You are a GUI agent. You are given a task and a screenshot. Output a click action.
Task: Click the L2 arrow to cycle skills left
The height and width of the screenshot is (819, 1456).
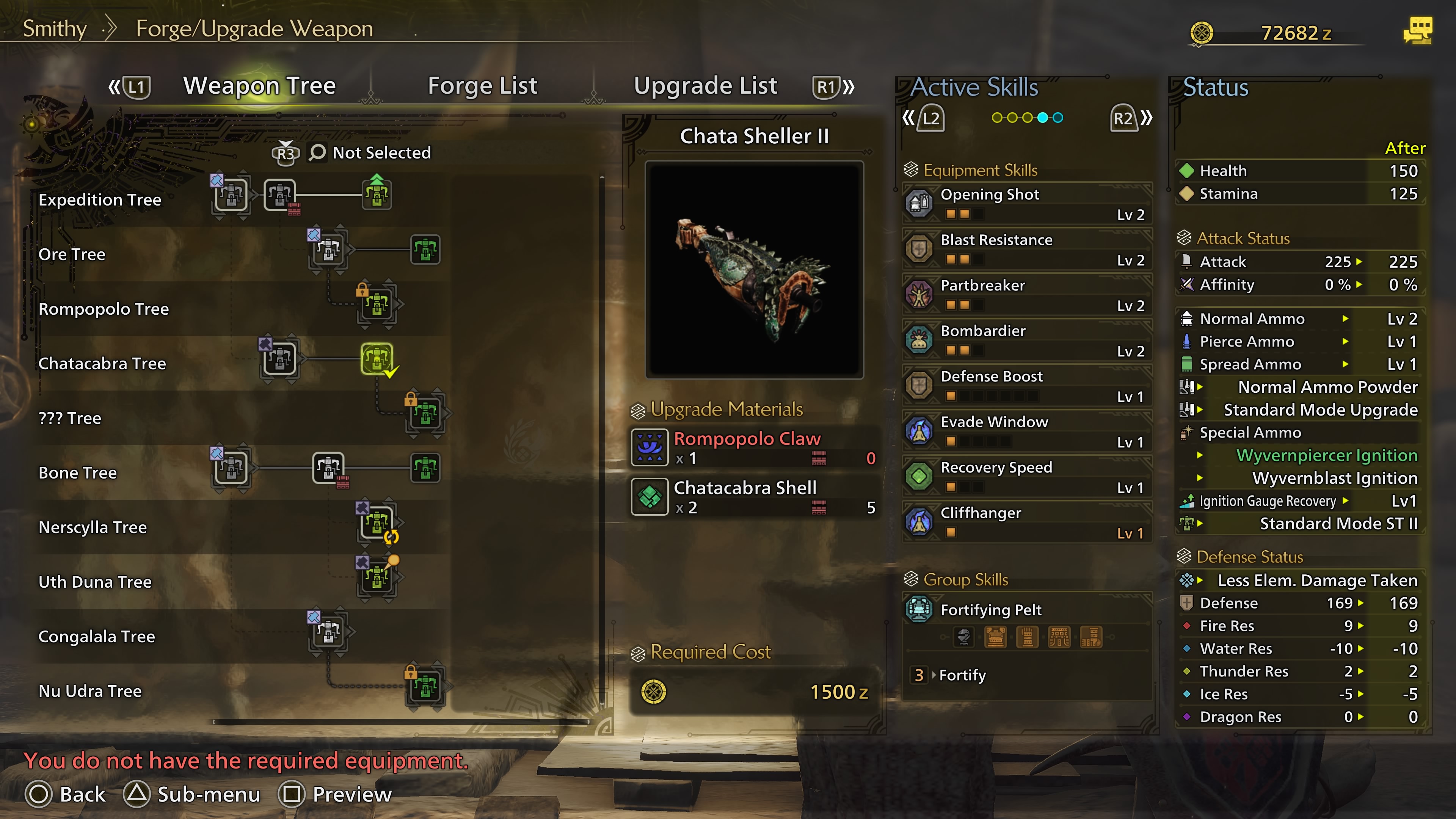tap(932, 118)
